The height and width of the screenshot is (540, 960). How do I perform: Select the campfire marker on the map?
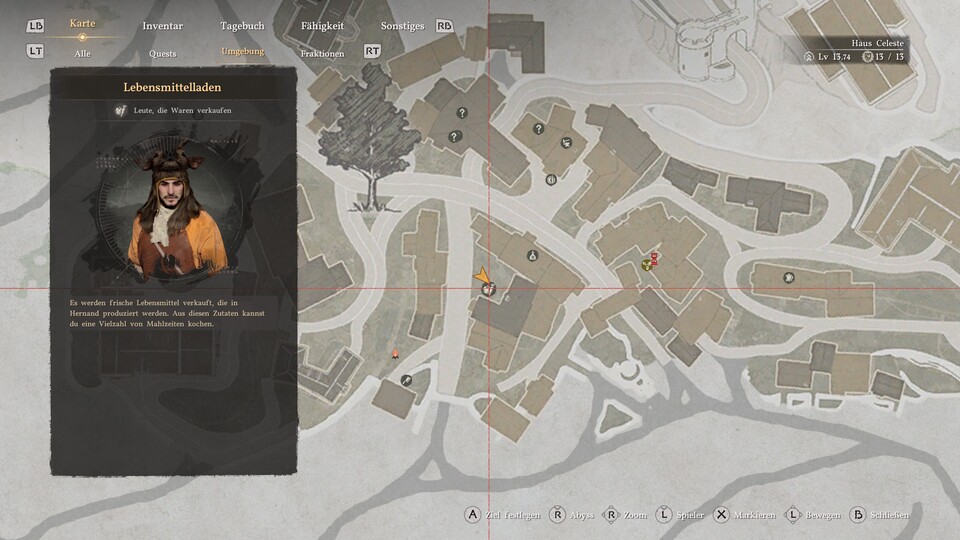point(396,354)
